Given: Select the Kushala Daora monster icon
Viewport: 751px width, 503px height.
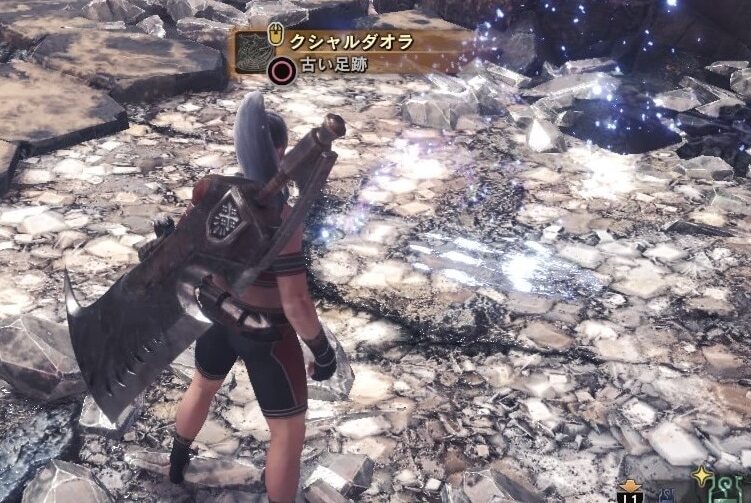Looking at the screenshot, I should coord(253,53).
